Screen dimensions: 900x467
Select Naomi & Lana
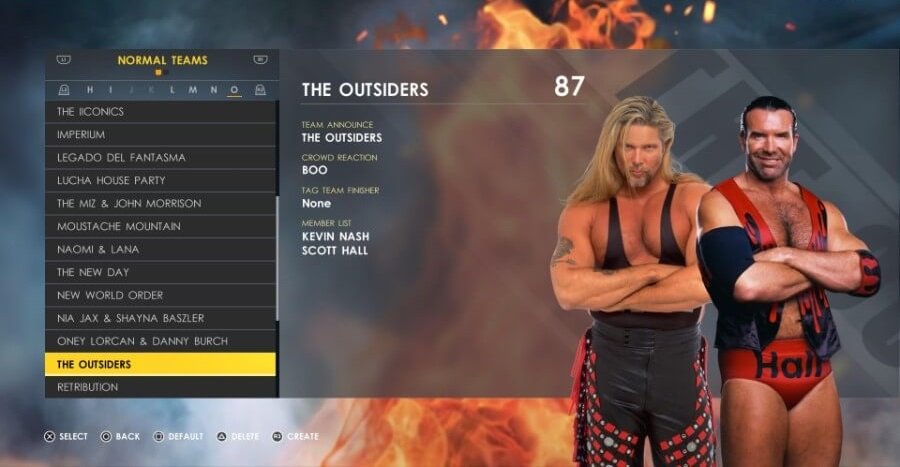[160, 250]
